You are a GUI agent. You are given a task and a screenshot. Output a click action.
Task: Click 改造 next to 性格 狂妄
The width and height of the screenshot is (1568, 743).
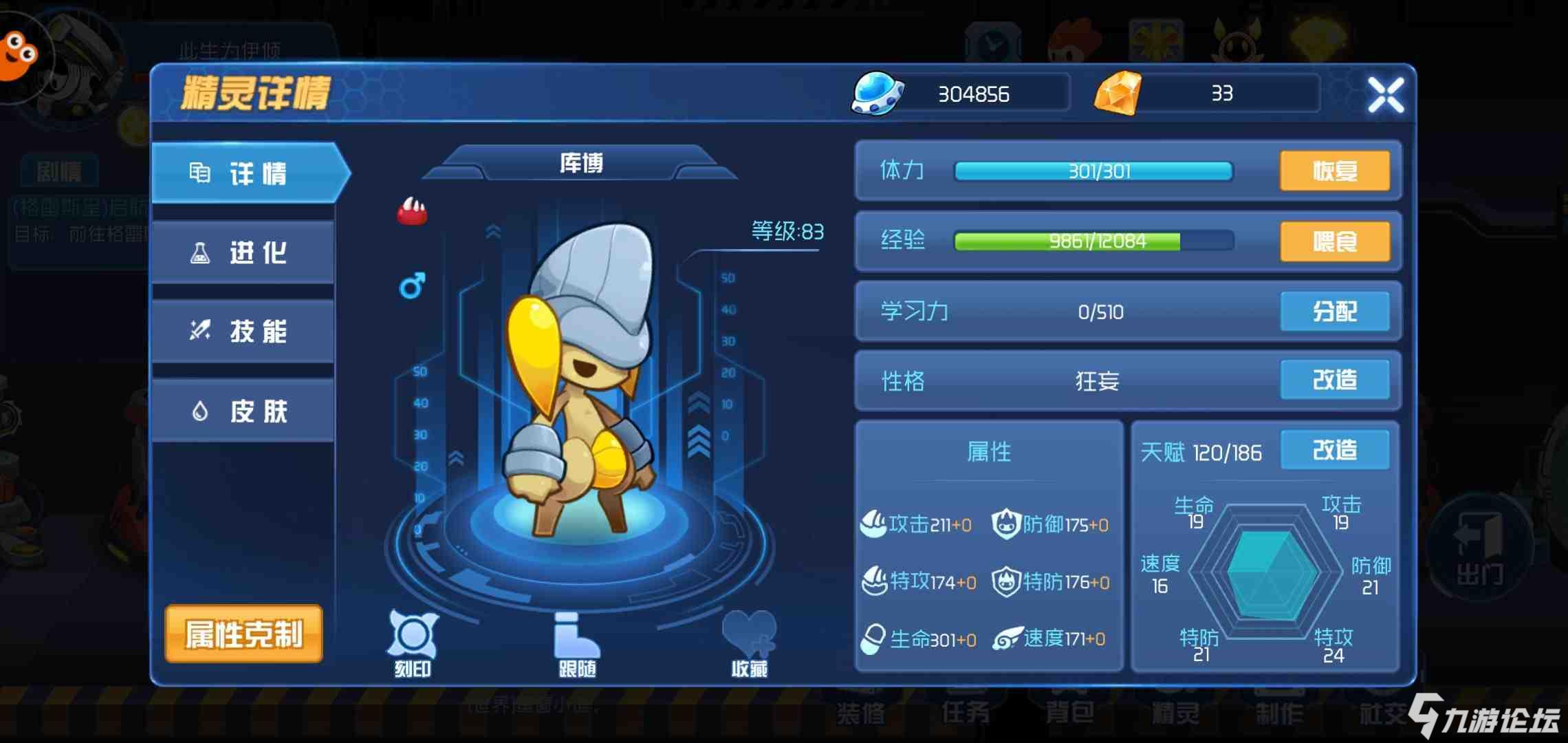[x=1335, y=379]
